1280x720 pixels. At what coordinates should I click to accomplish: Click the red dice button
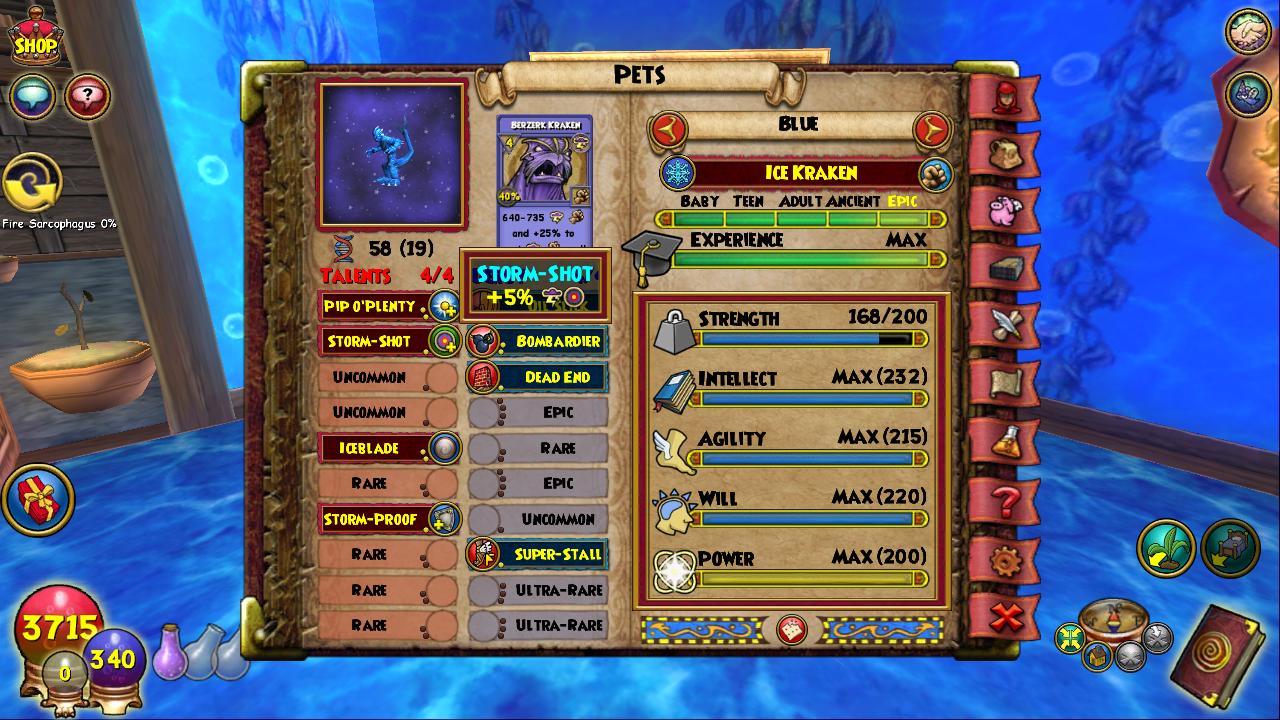792,630
